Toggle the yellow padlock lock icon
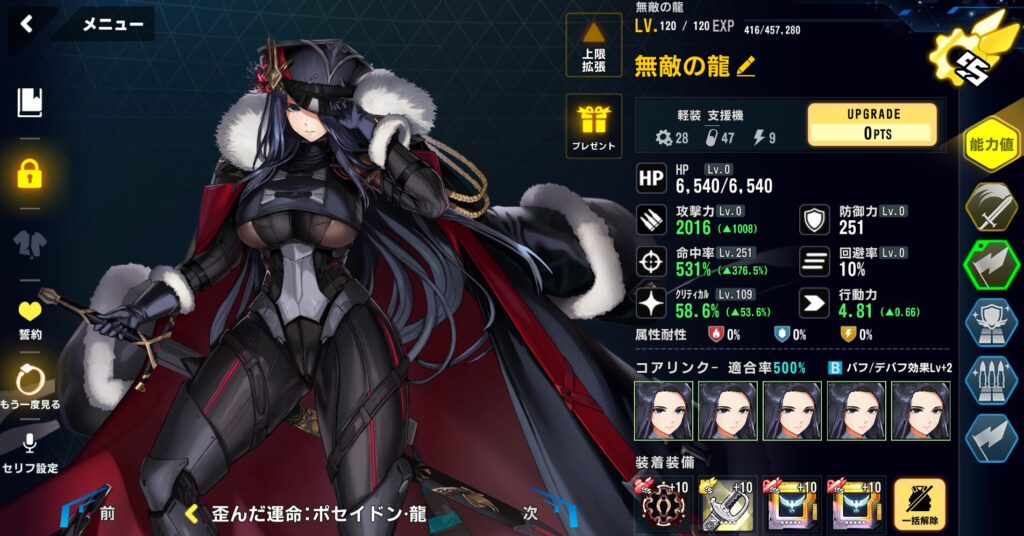Viewport: 1024px width, 536px height. [x=30, y=174]
